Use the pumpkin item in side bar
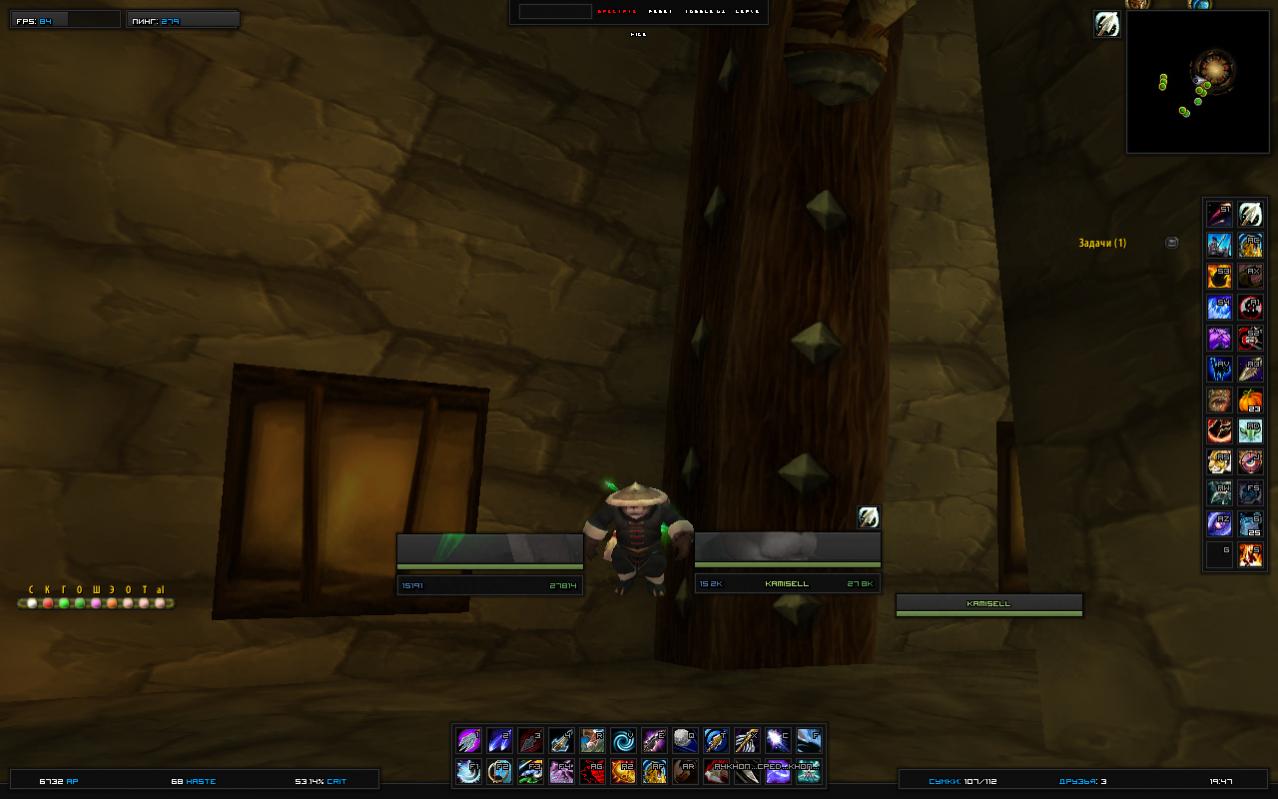This screenshot has height=799, width=1278. [x=1250, y=400]
